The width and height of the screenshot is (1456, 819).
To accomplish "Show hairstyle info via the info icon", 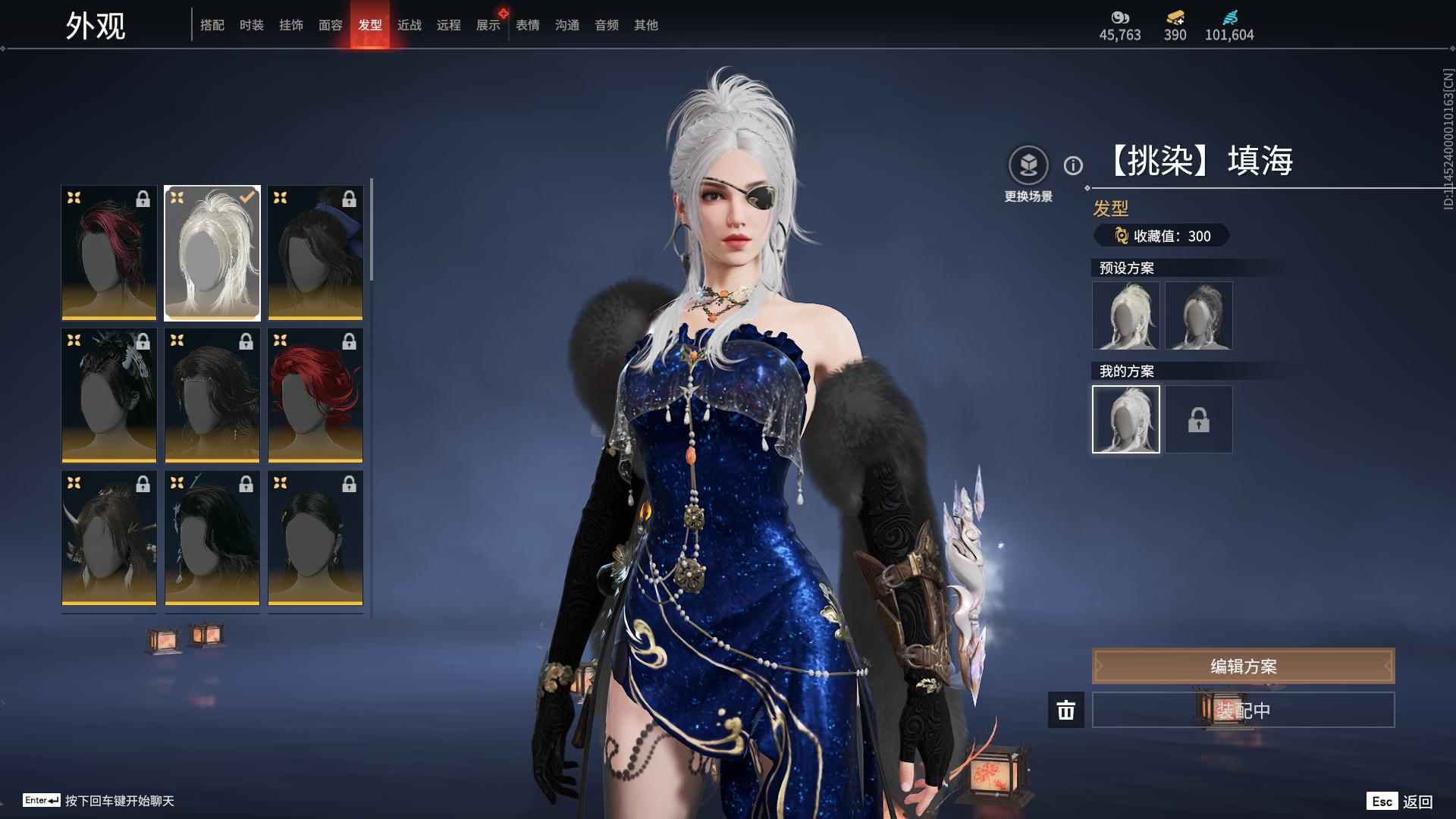I will click(1073, 165).
